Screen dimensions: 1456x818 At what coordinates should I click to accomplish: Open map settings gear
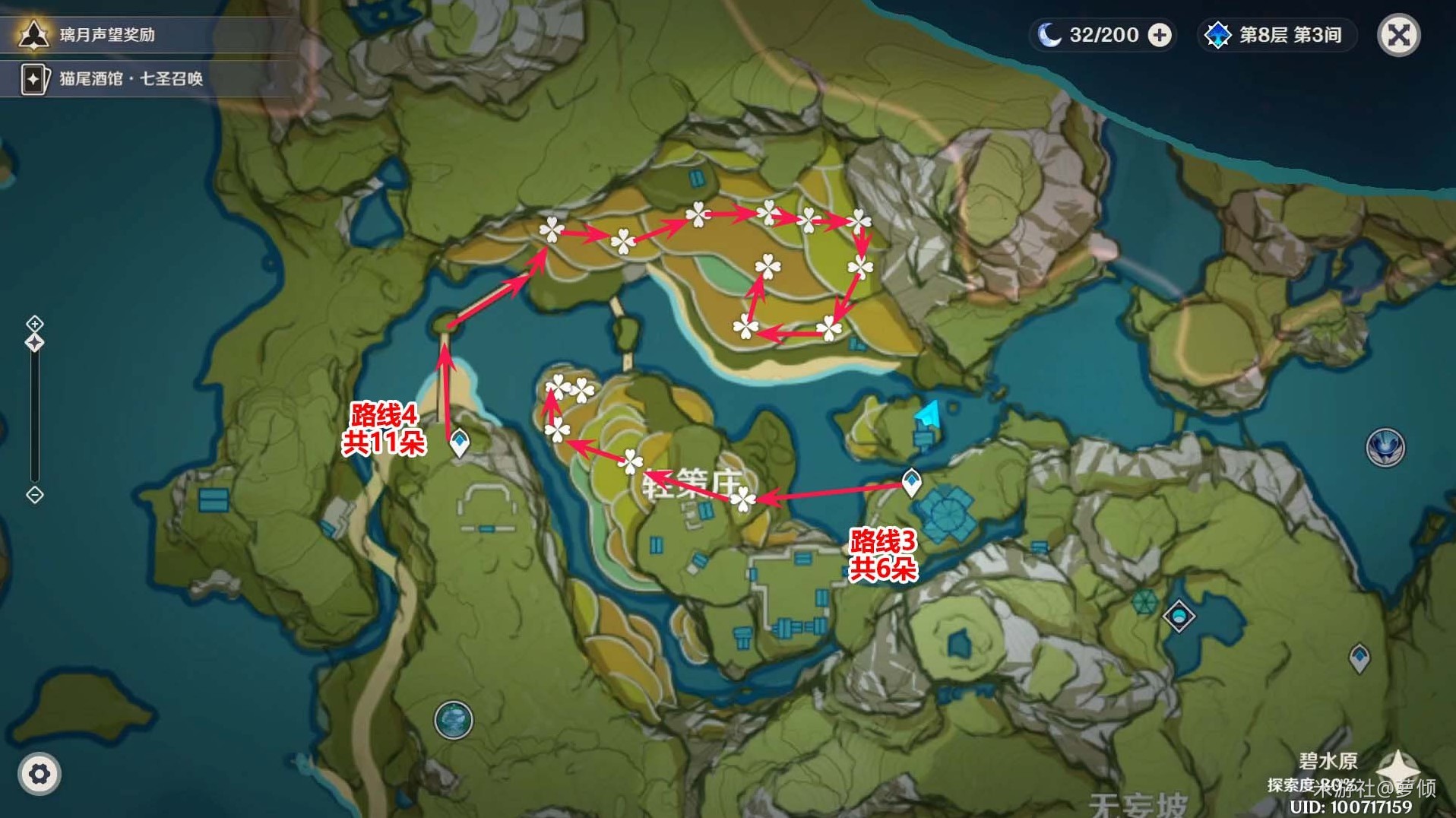[x=40, y=774]
